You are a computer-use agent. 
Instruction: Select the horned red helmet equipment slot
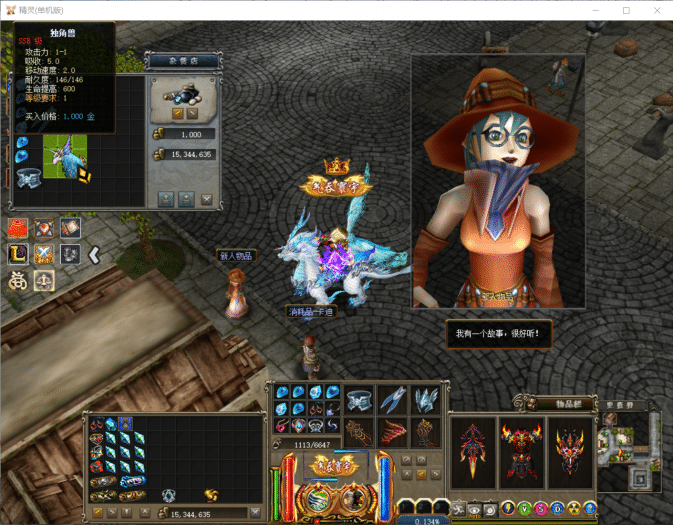click(x=571, y=454)
